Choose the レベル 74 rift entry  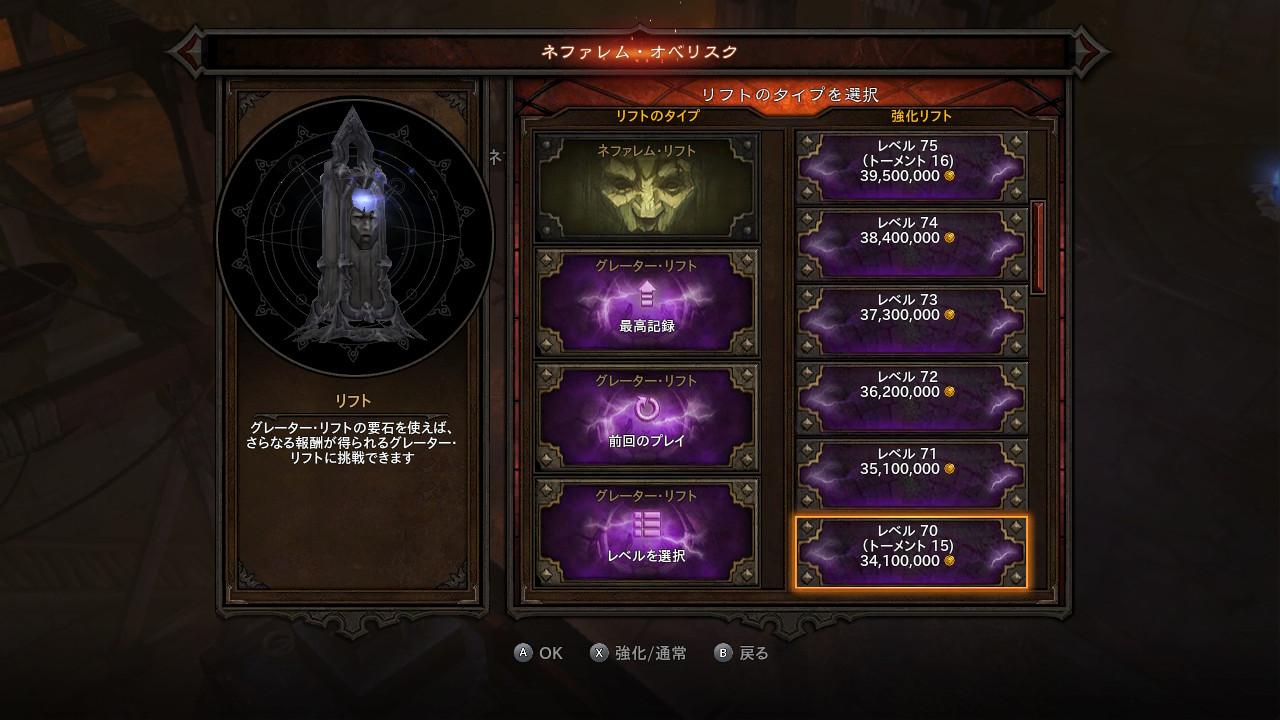911,244
